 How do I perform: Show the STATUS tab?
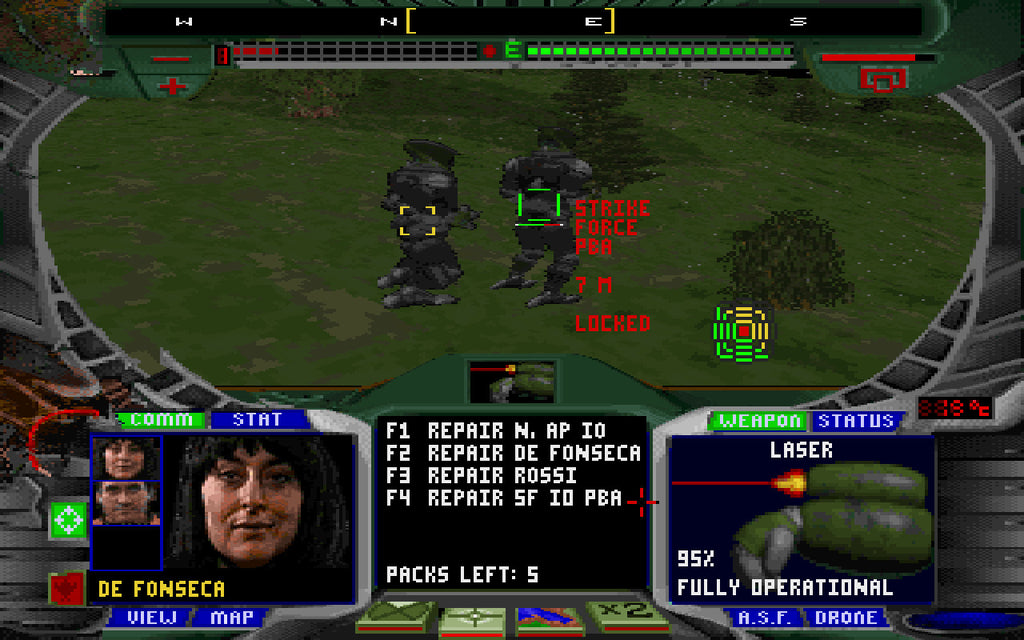(x=855, y=421)
